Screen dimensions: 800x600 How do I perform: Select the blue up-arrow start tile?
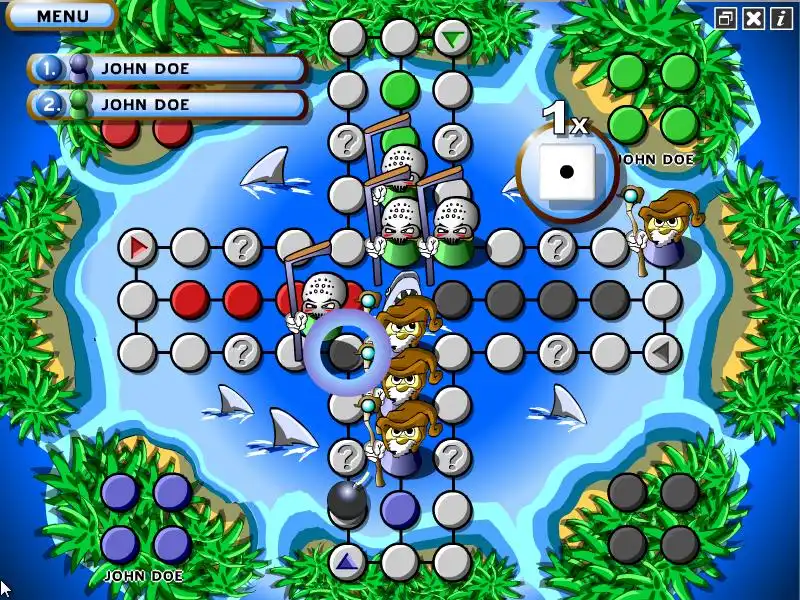(x=347, y=561)
